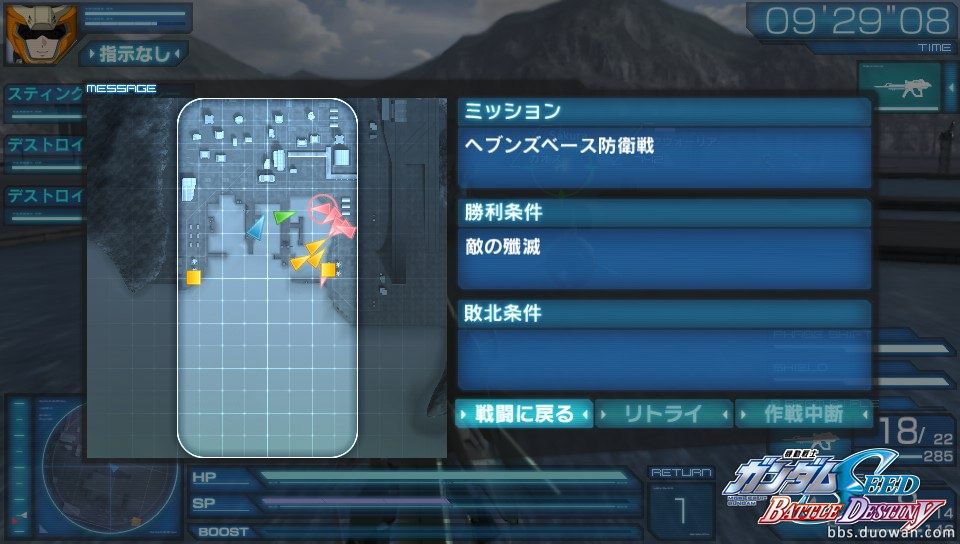Select 作戦中断 to abort mission
The image size is (960, 544).
click(803, 413)
